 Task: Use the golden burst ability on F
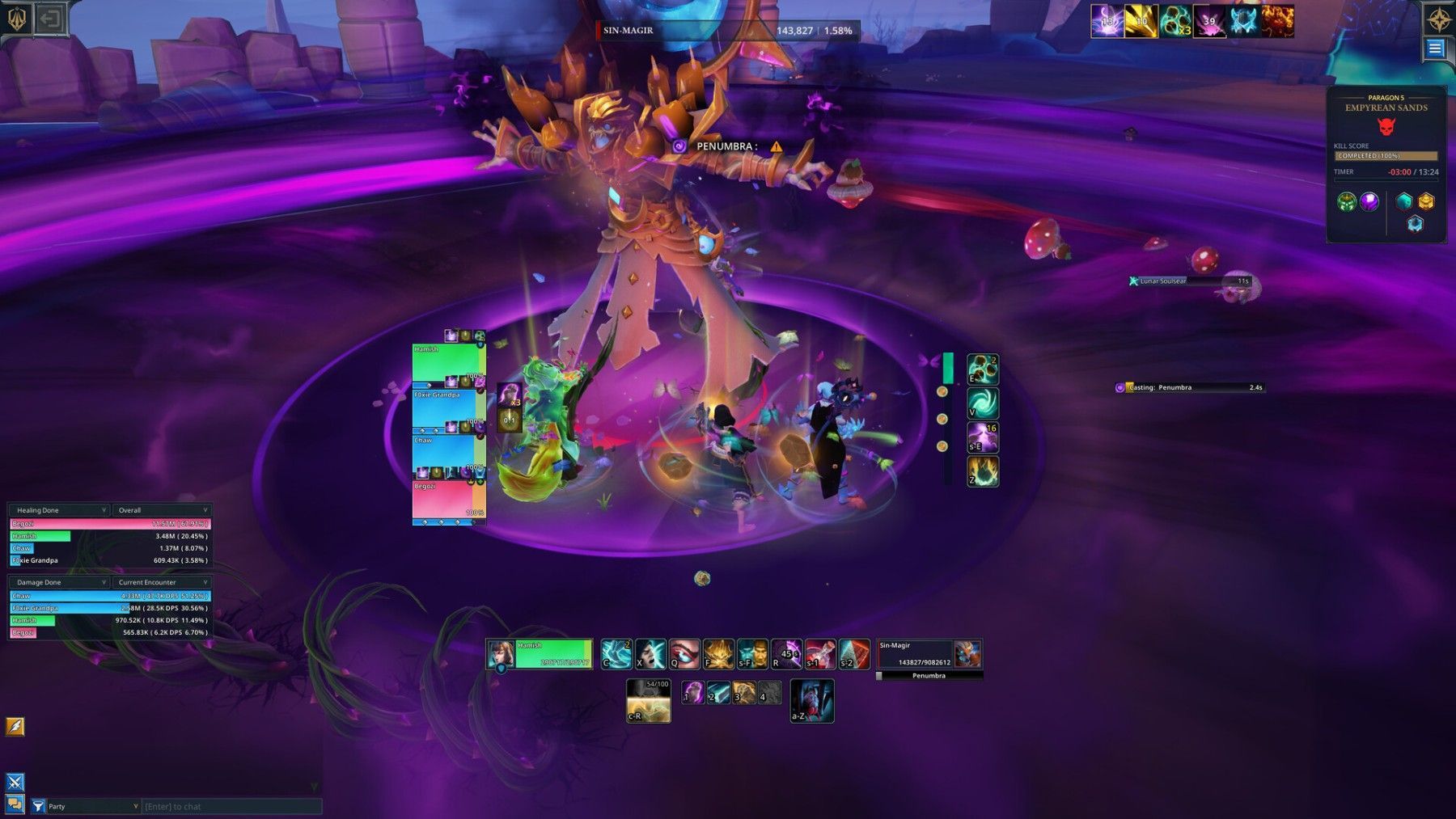(718, 654)
